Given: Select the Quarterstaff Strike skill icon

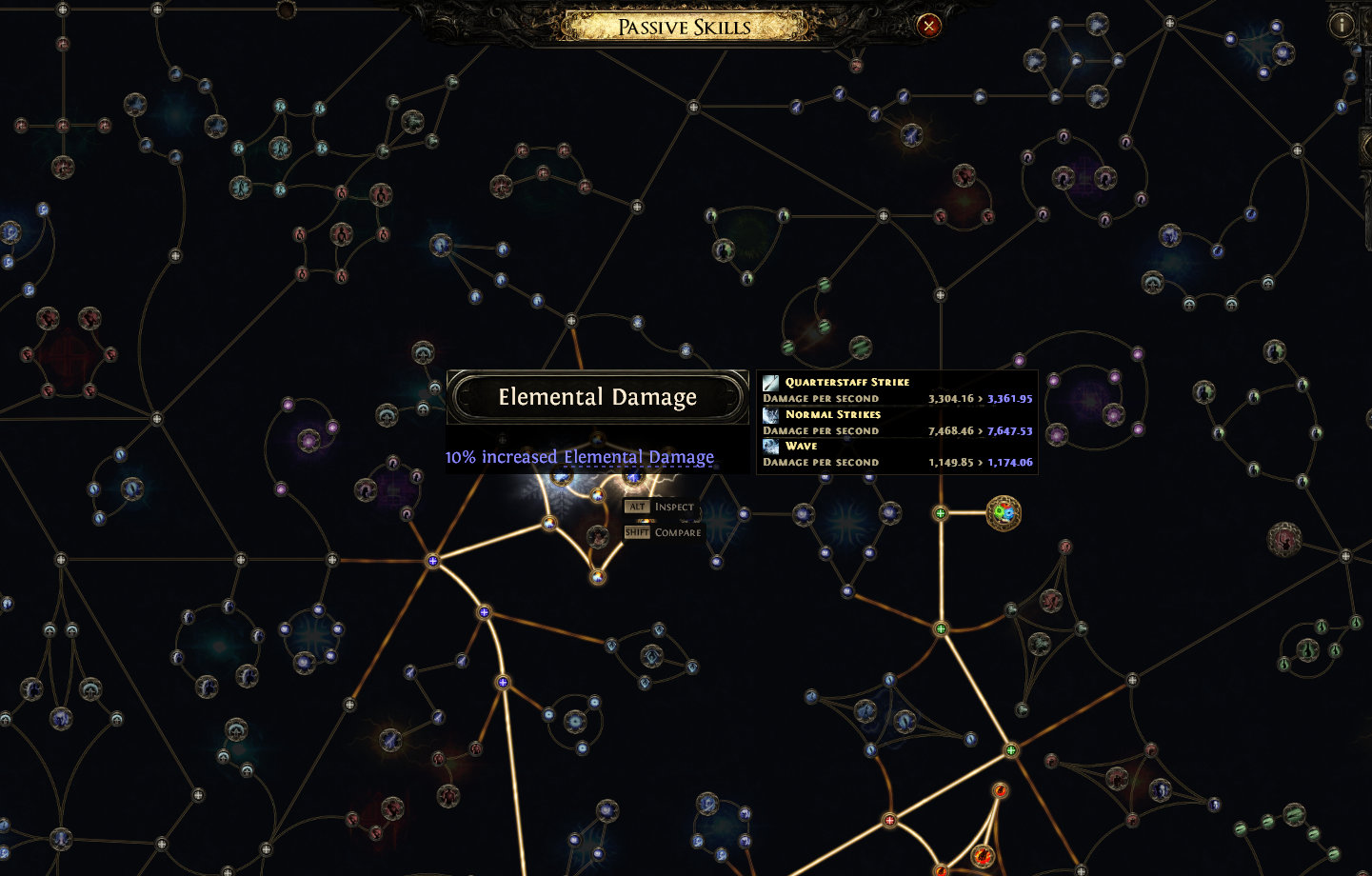Looking at the screenshot, I should point(769,382).
